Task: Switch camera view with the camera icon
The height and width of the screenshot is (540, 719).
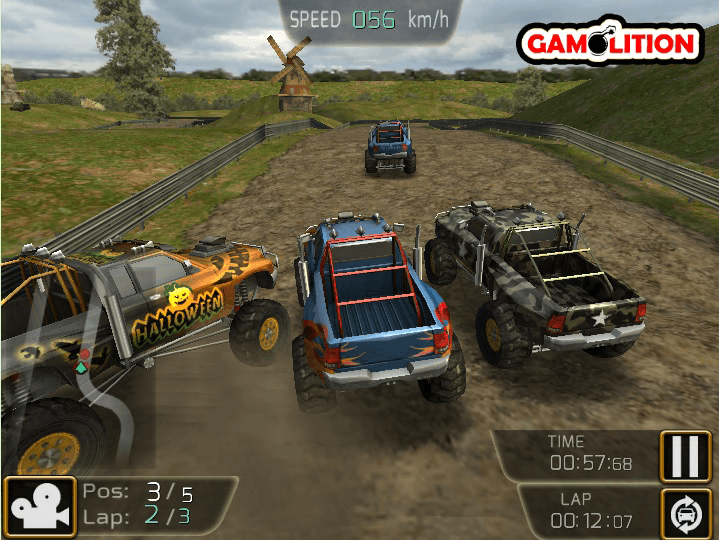Action: [x=40, y=507]
